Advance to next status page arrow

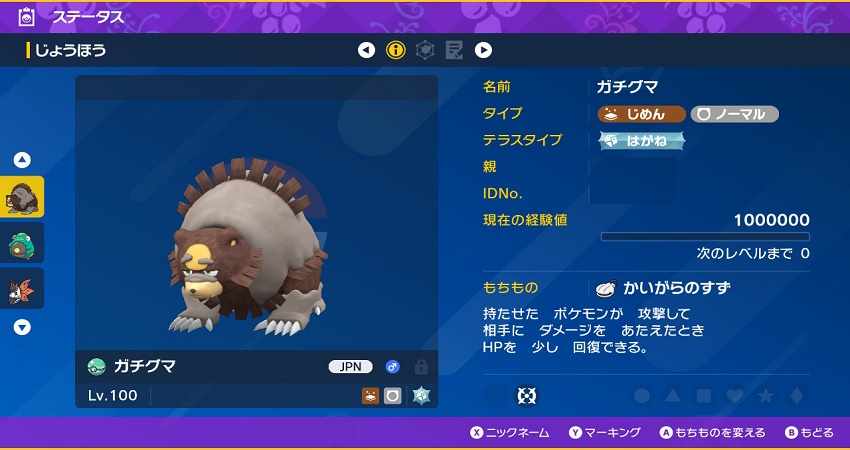[x=483, y=50]
